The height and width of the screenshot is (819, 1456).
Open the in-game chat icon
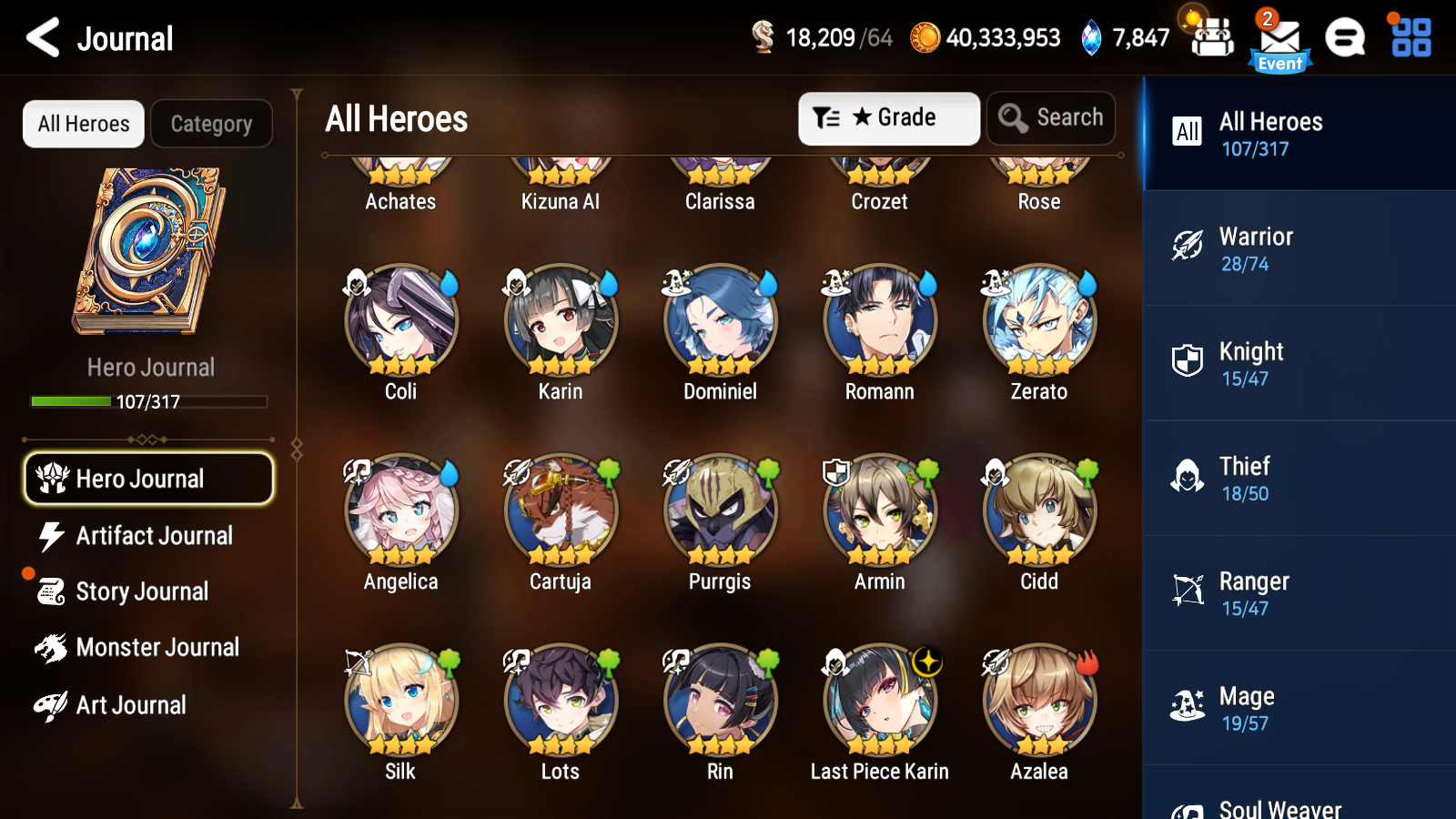pos(1345,38)
